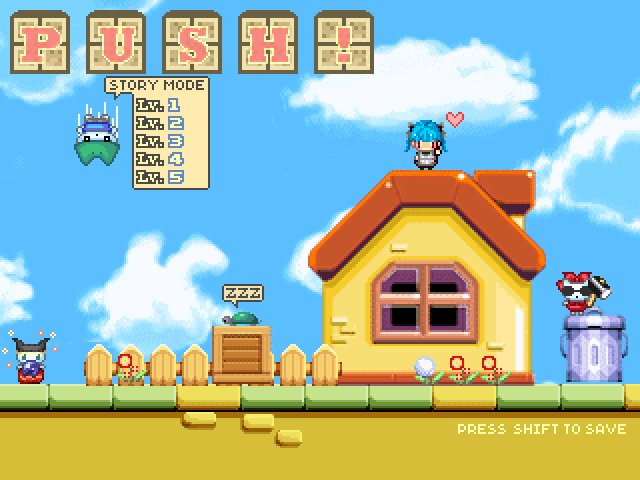Screen dimensions: 640x480
Task: Choose Lv. 2 from the level list
Action: (x=159, y=123)
